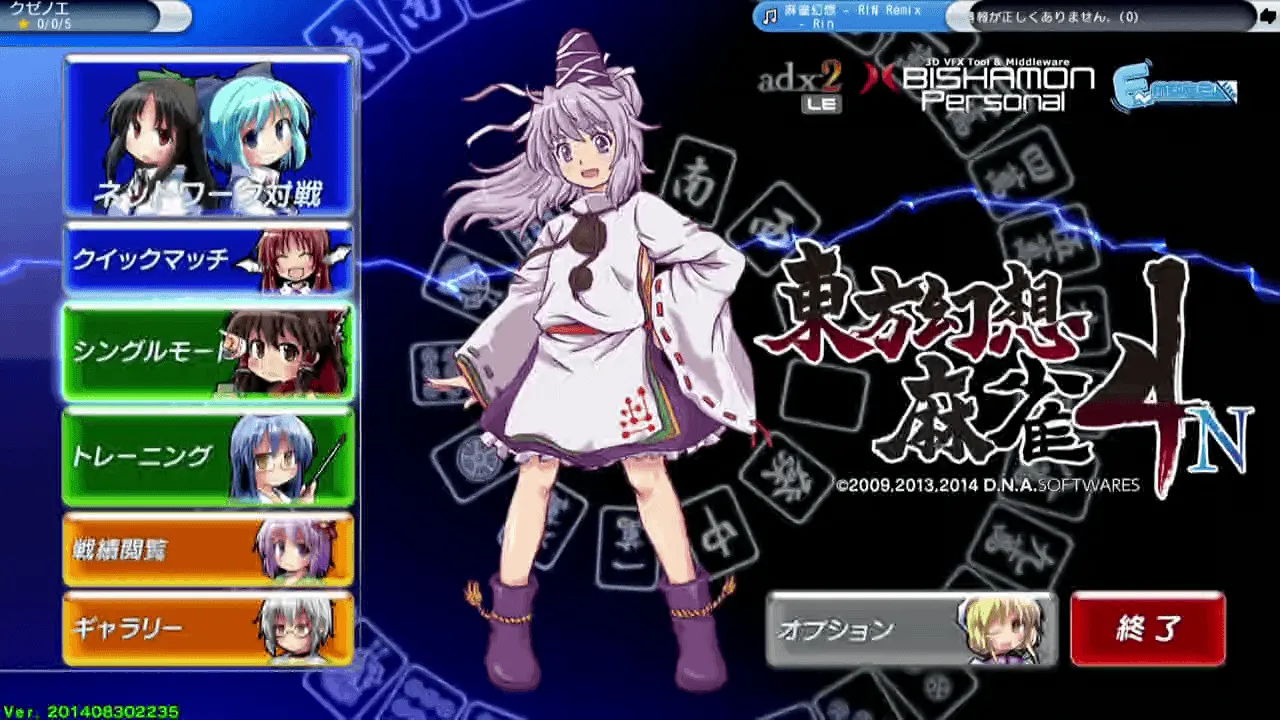Click the クゼノエ player name plate

point(60,13)
